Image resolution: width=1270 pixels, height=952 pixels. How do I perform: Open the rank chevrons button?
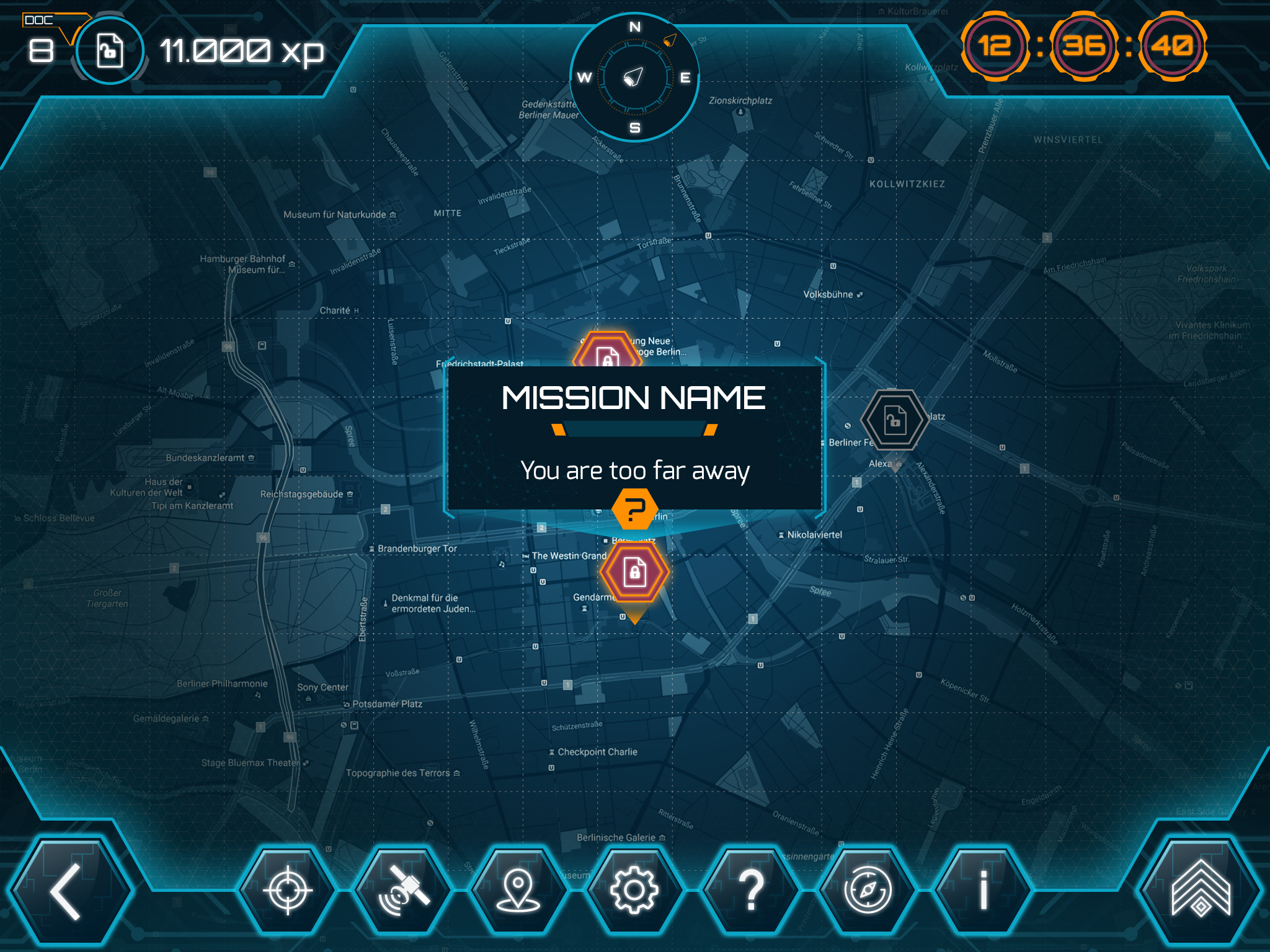pyautogui.click(x=1201, y=890)
